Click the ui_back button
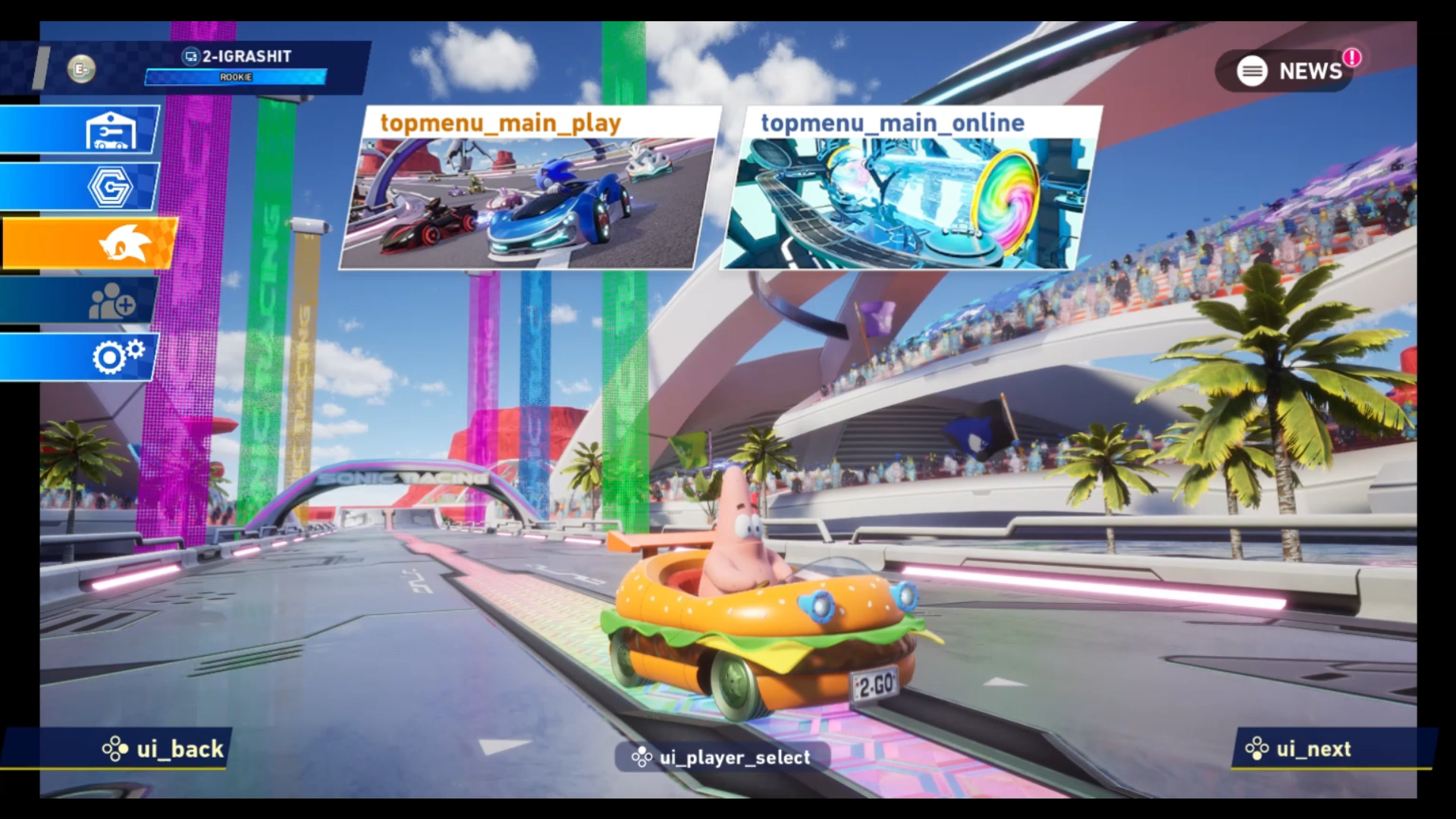 click(x=163, y=749)
